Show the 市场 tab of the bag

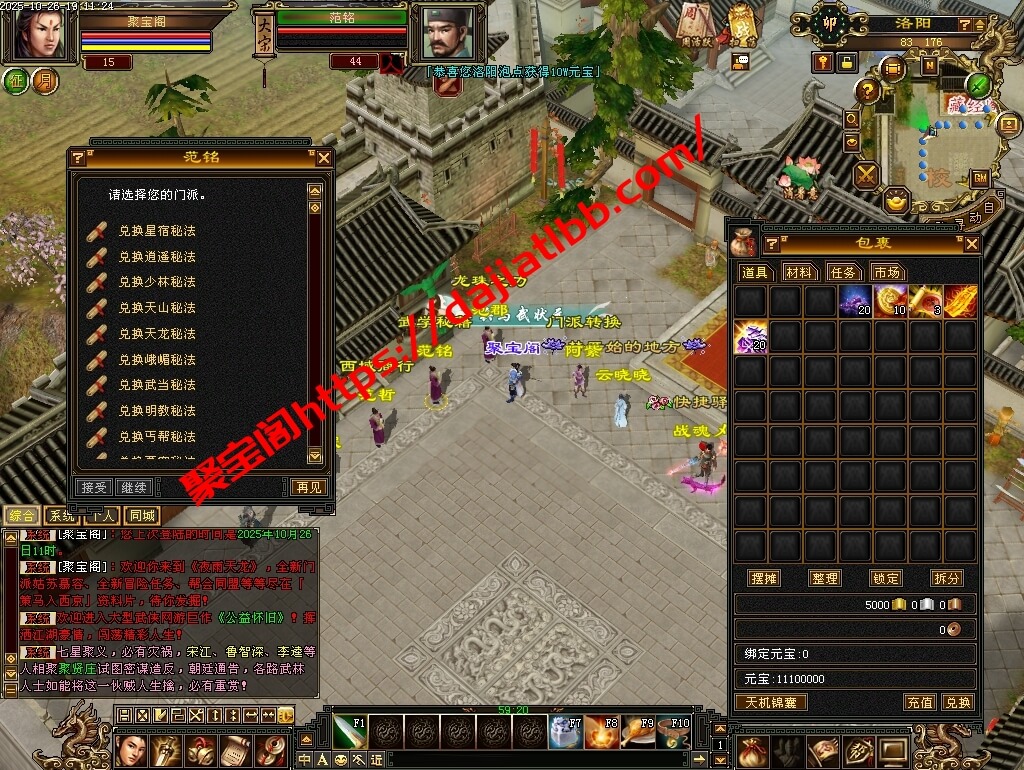click(886, 272)
